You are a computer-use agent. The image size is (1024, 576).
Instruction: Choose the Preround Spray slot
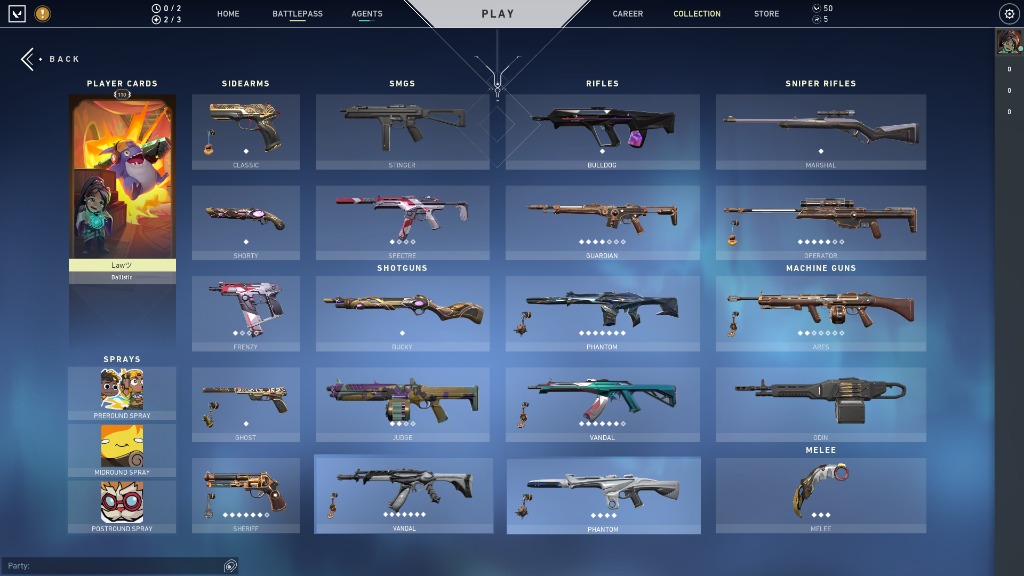(x=122, y=392)
